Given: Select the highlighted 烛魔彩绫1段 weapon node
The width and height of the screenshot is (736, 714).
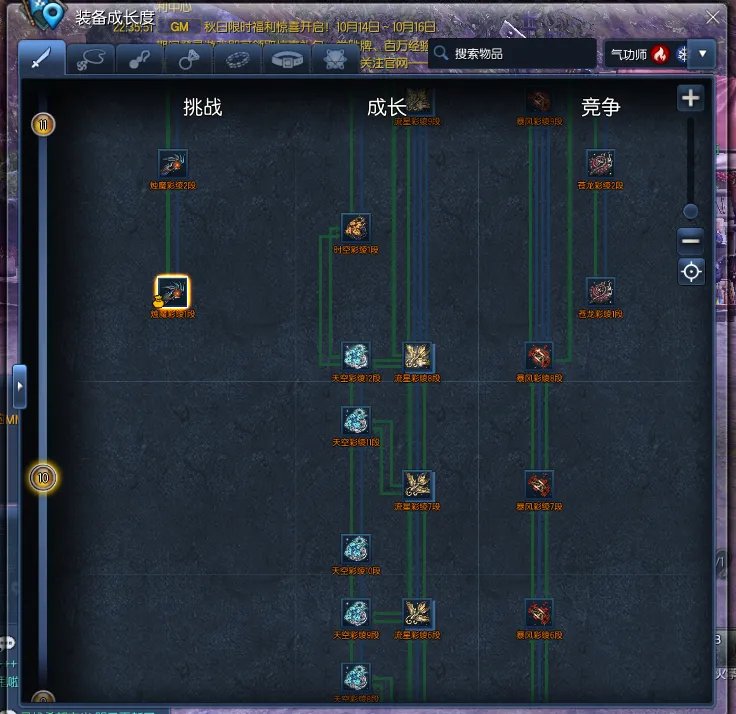Looking at the screenshot, I should pyautogui.click(x=173, y=292).
